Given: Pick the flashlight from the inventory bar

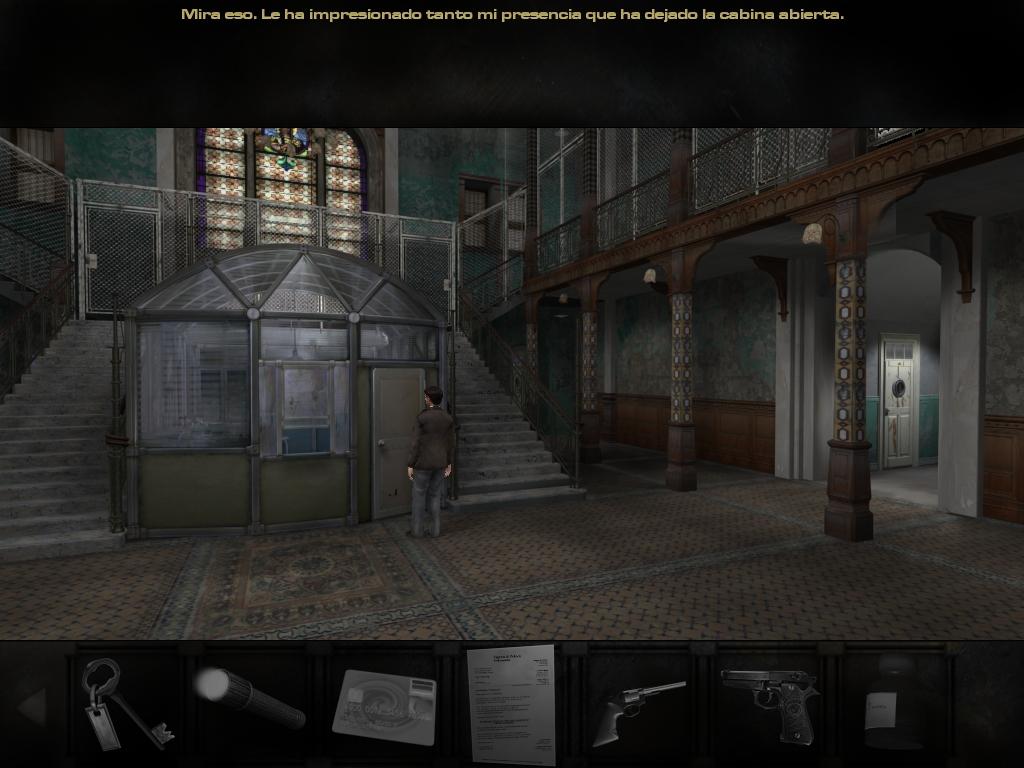Looking at the screenshot, I should [x=250, y=698].
